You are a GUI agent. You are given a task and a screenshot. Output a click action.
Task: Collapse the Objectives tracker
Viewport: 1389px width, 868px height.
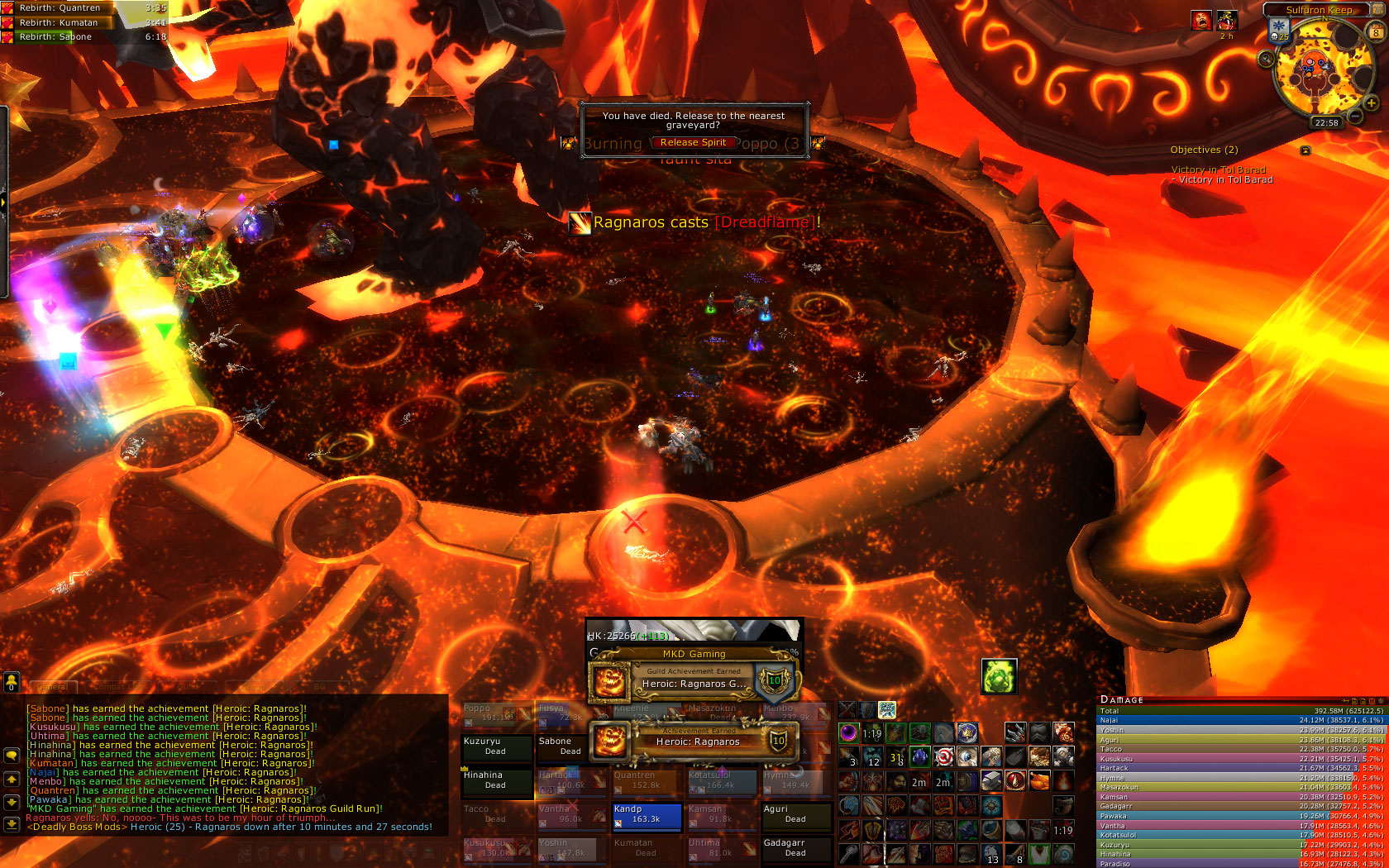coord(1305,150)
